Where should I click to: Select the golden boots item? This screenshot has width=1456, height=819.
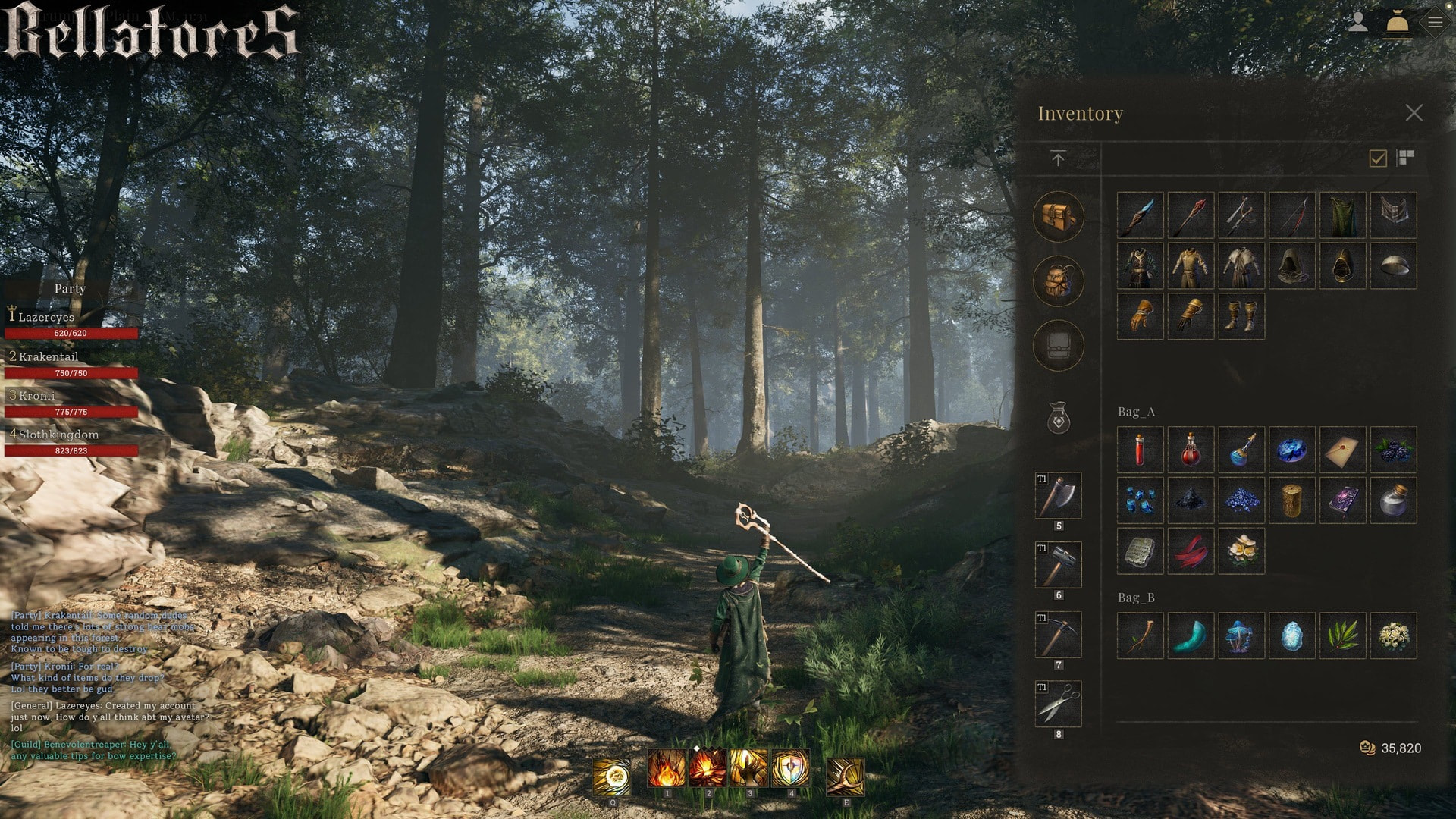click(x=1241, y=316)
